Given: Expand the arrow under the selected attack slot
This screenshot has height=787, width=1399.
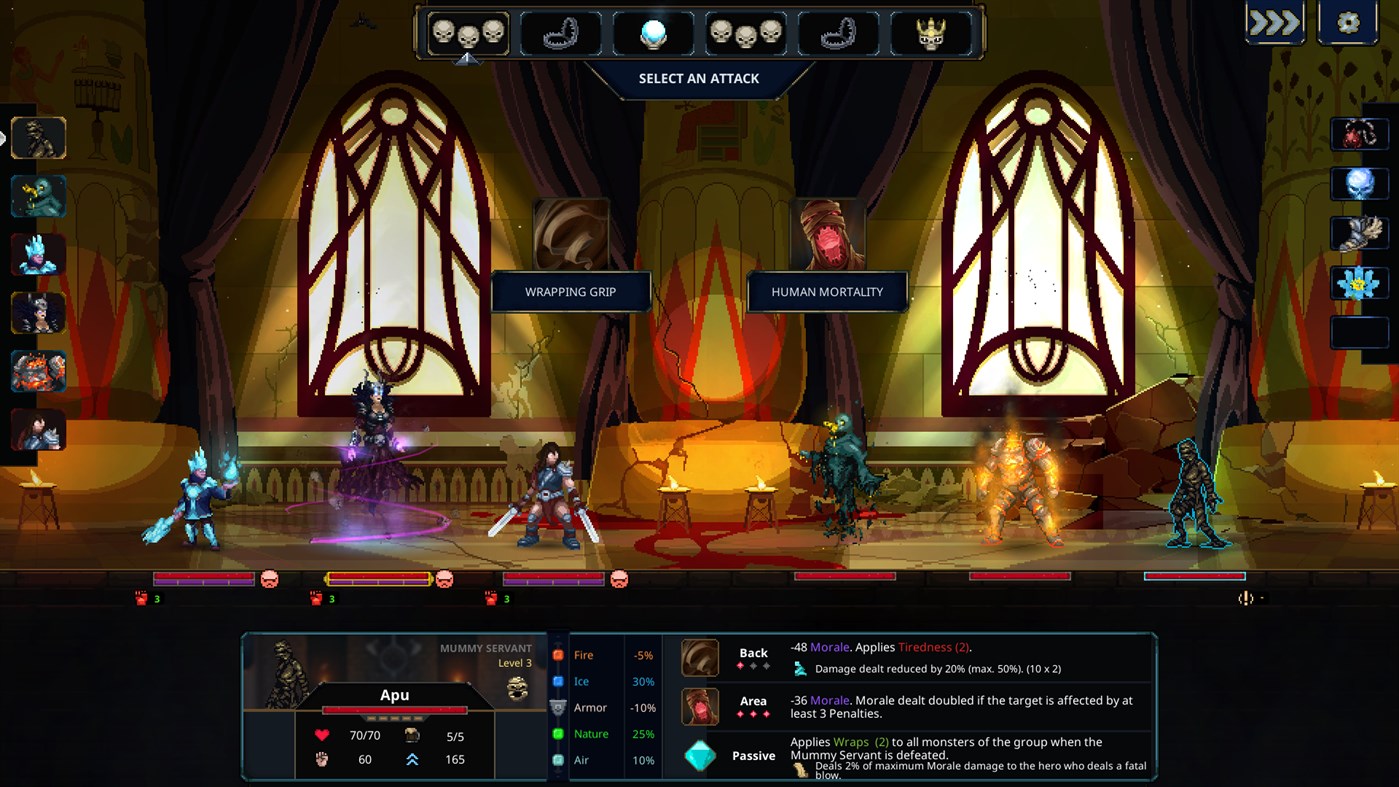Looking at the screenshot, I should (468, 58).
